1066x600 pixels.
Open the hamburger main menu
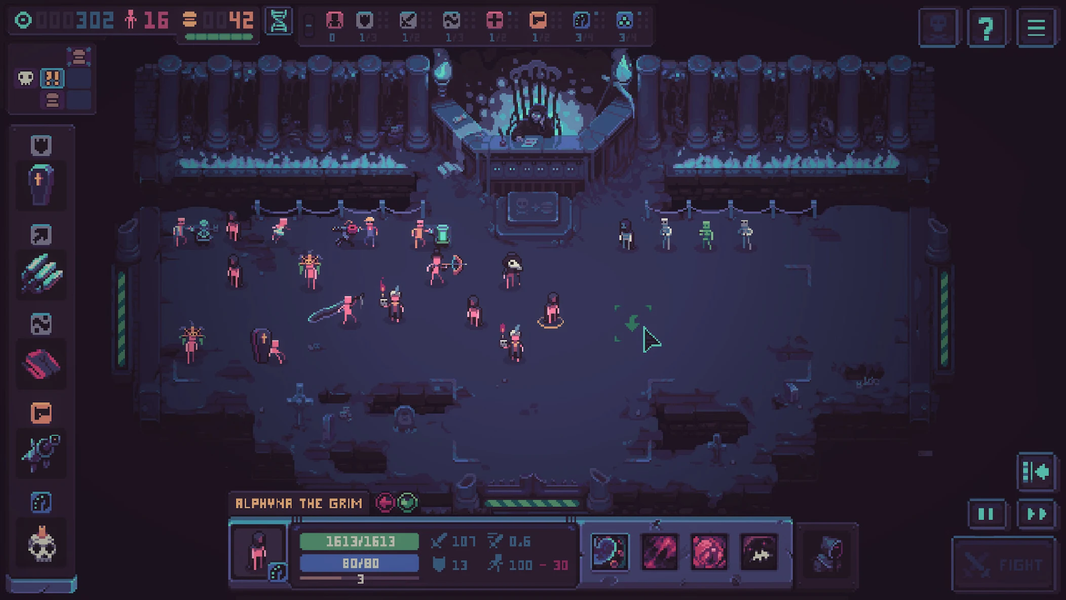pos(1036,28)
